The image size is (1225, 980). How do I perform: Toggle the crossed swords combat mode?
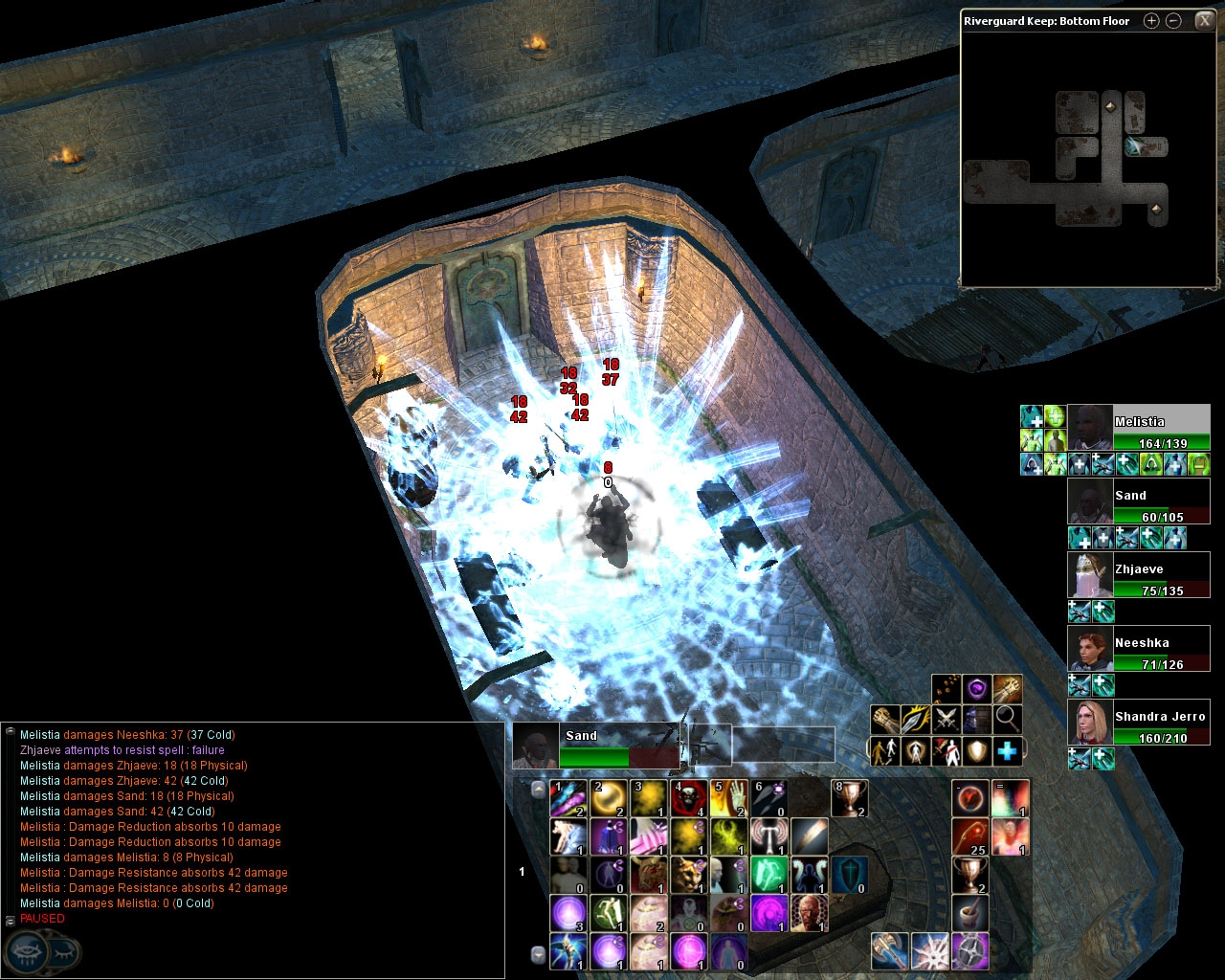pyautogui.click(x=947, y=719)
